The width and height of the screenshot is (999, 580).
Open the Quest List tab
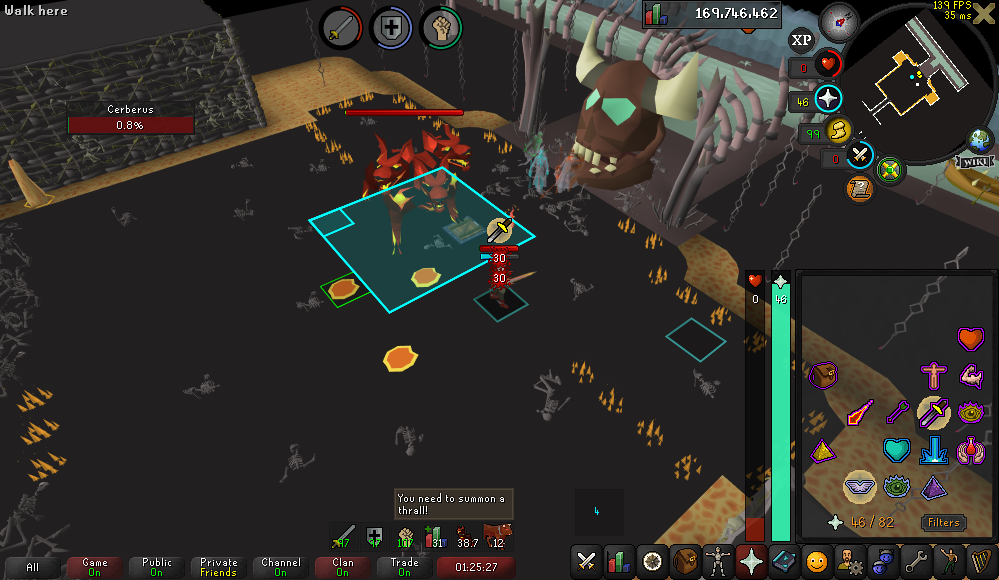(652, 561)
